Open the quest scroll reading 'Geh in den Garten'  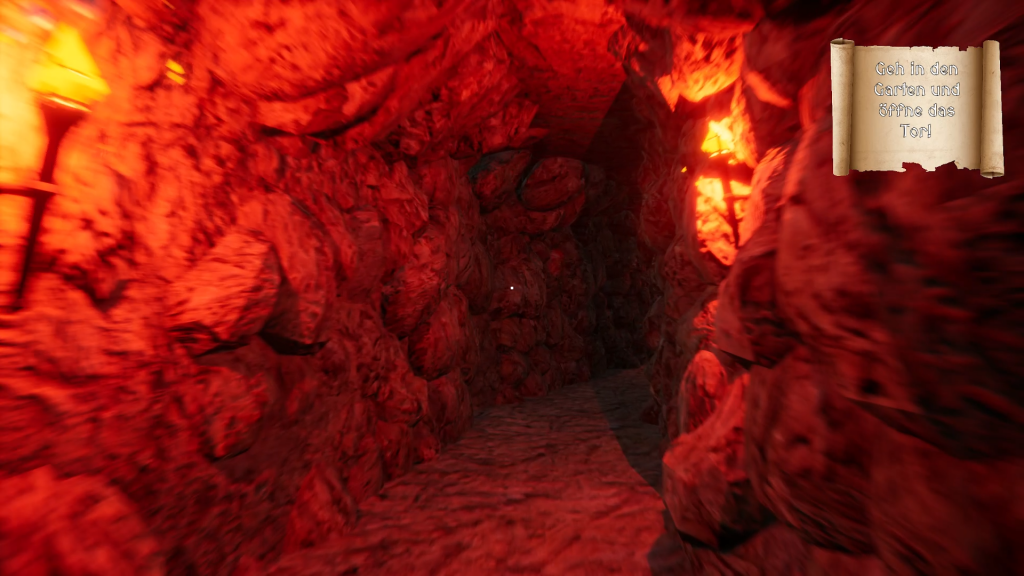click(x=916, y=107)
